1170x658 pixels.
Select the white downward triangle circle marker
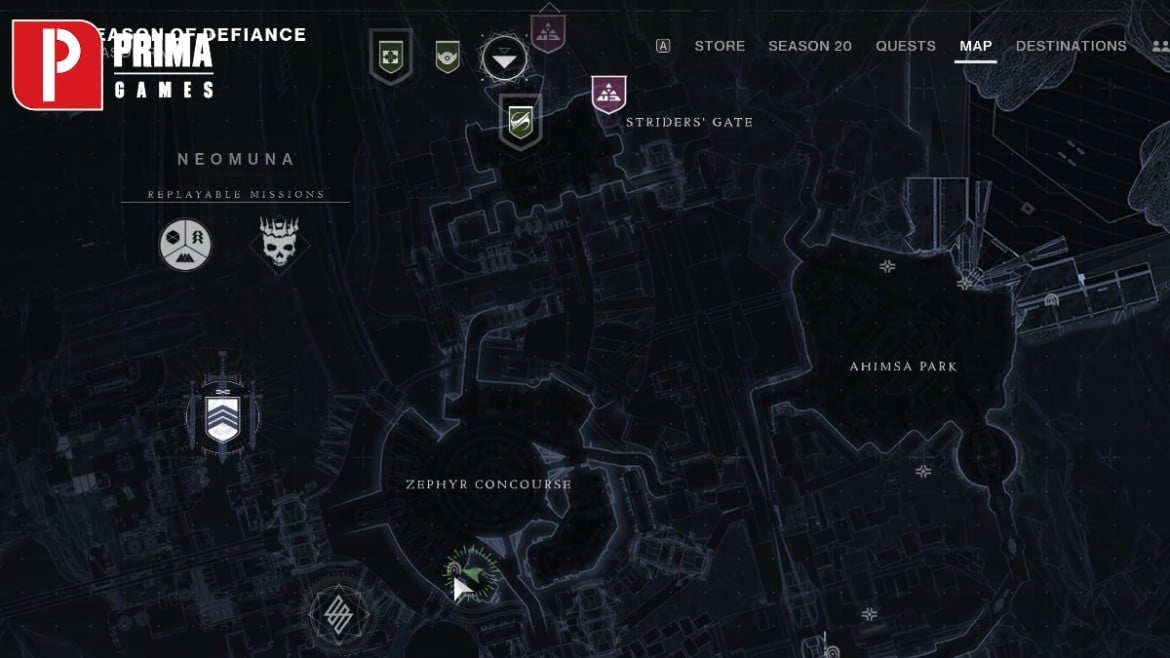pyautogui.click(x=505, y=61)
